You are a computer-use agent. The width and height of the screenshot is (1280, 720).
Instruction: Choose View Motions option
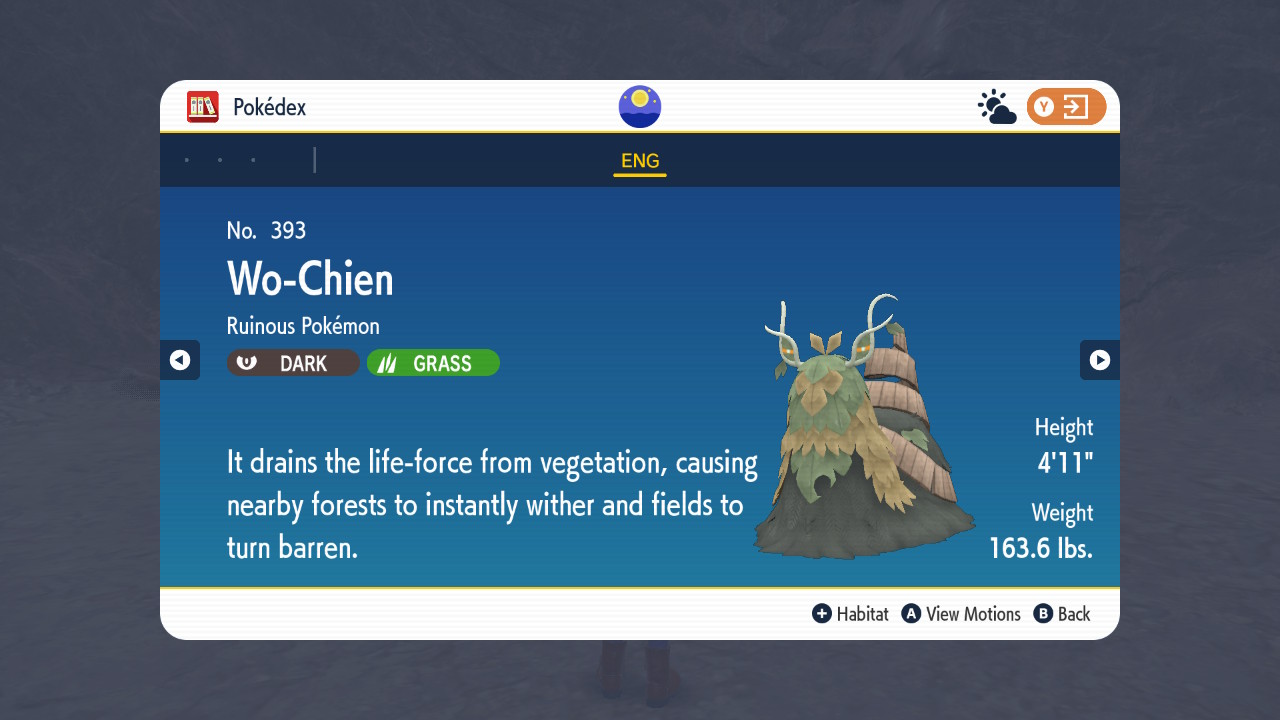961,614
